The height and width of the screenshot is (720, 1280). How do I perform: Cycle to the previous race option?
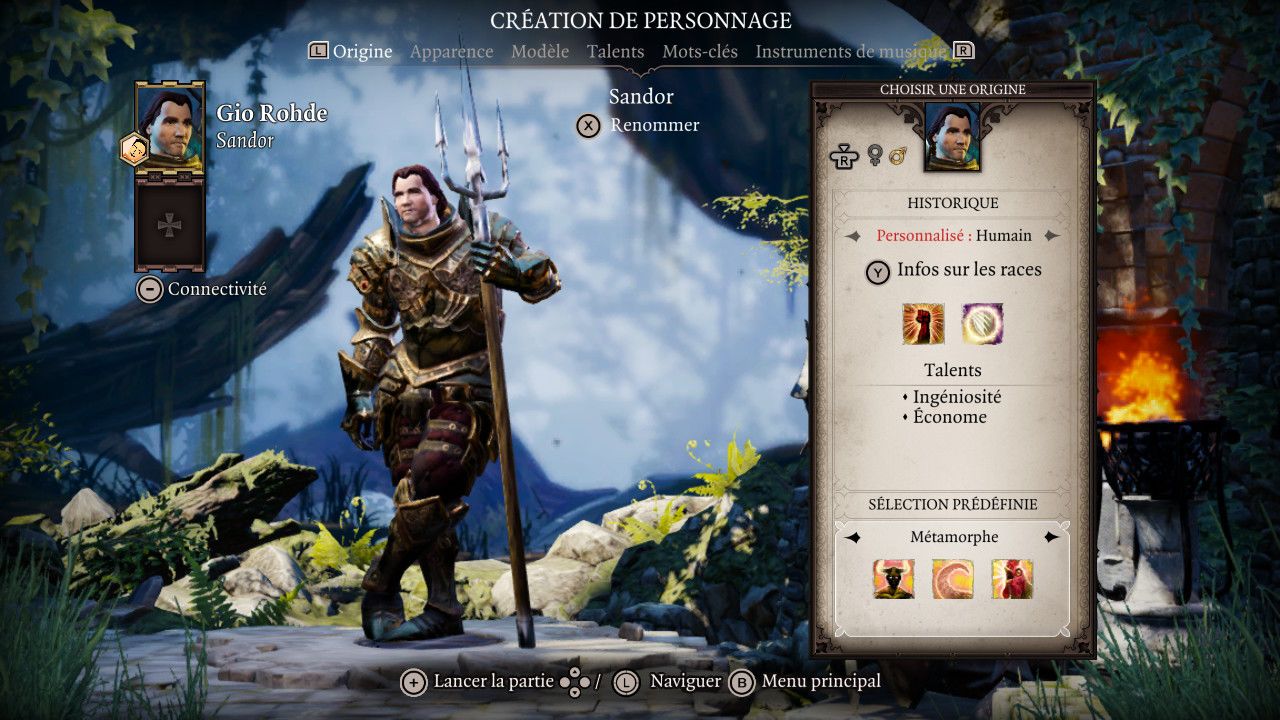pyautogui.click(x=852, y=236)
